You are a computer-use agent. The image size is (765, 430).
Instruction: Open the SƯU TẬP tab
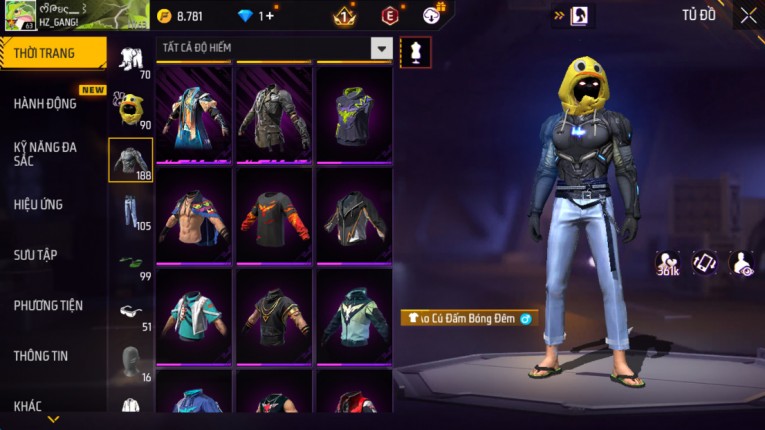click(x=36, y=255)
